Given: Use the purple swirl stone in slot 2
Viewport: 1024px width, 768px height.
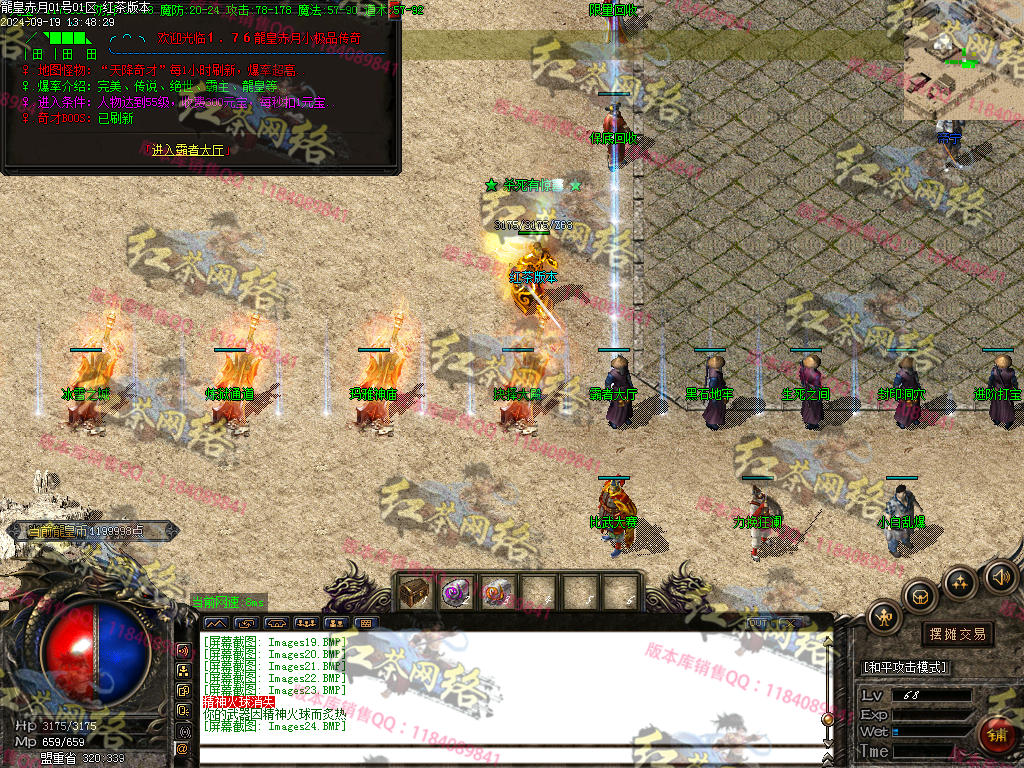Looking at the screenshot, I should click(456, 592).
